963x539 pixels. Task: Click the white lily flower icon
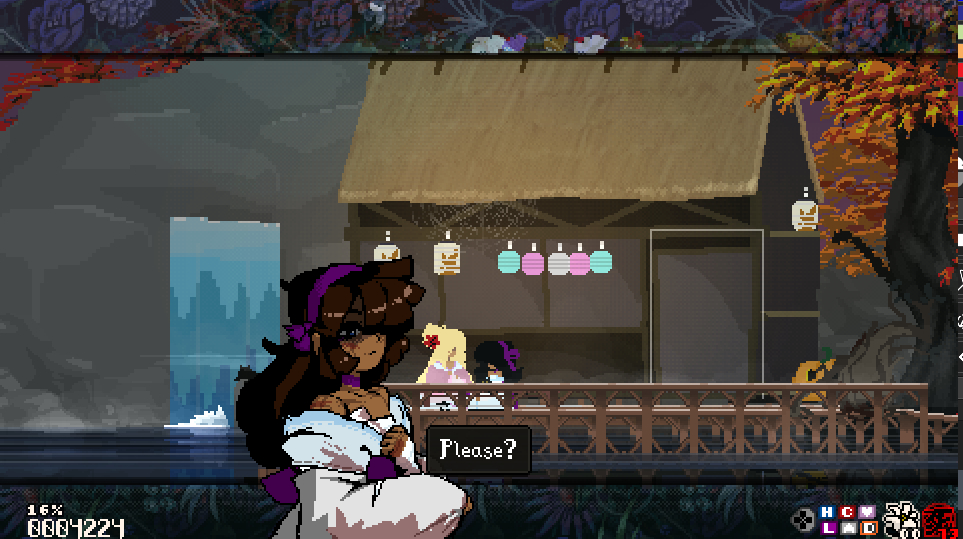pyautogui.click(x=902, y=520)
